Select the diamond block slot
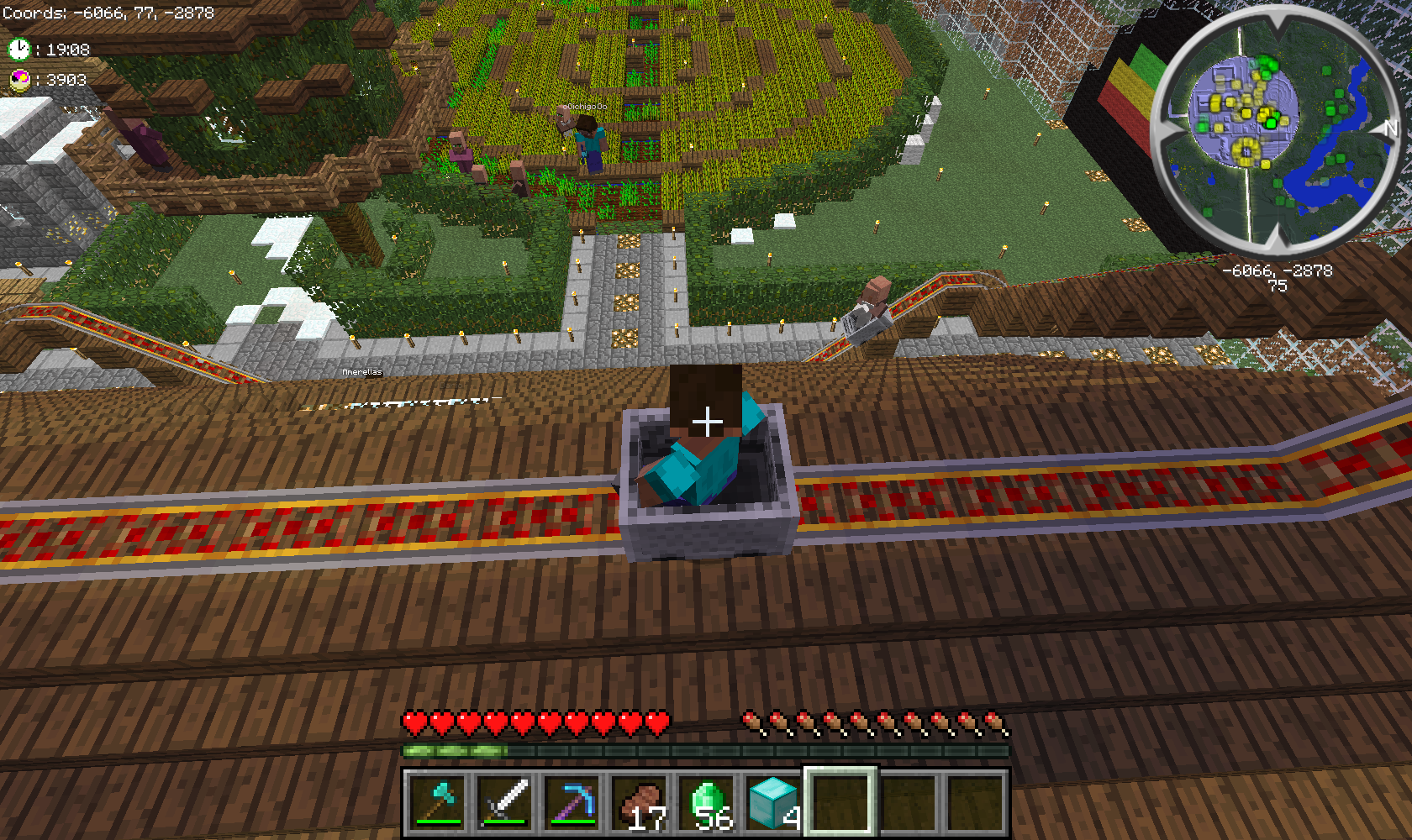The height and width of the screenshot is (840, 1412). [x=774, y=802]
